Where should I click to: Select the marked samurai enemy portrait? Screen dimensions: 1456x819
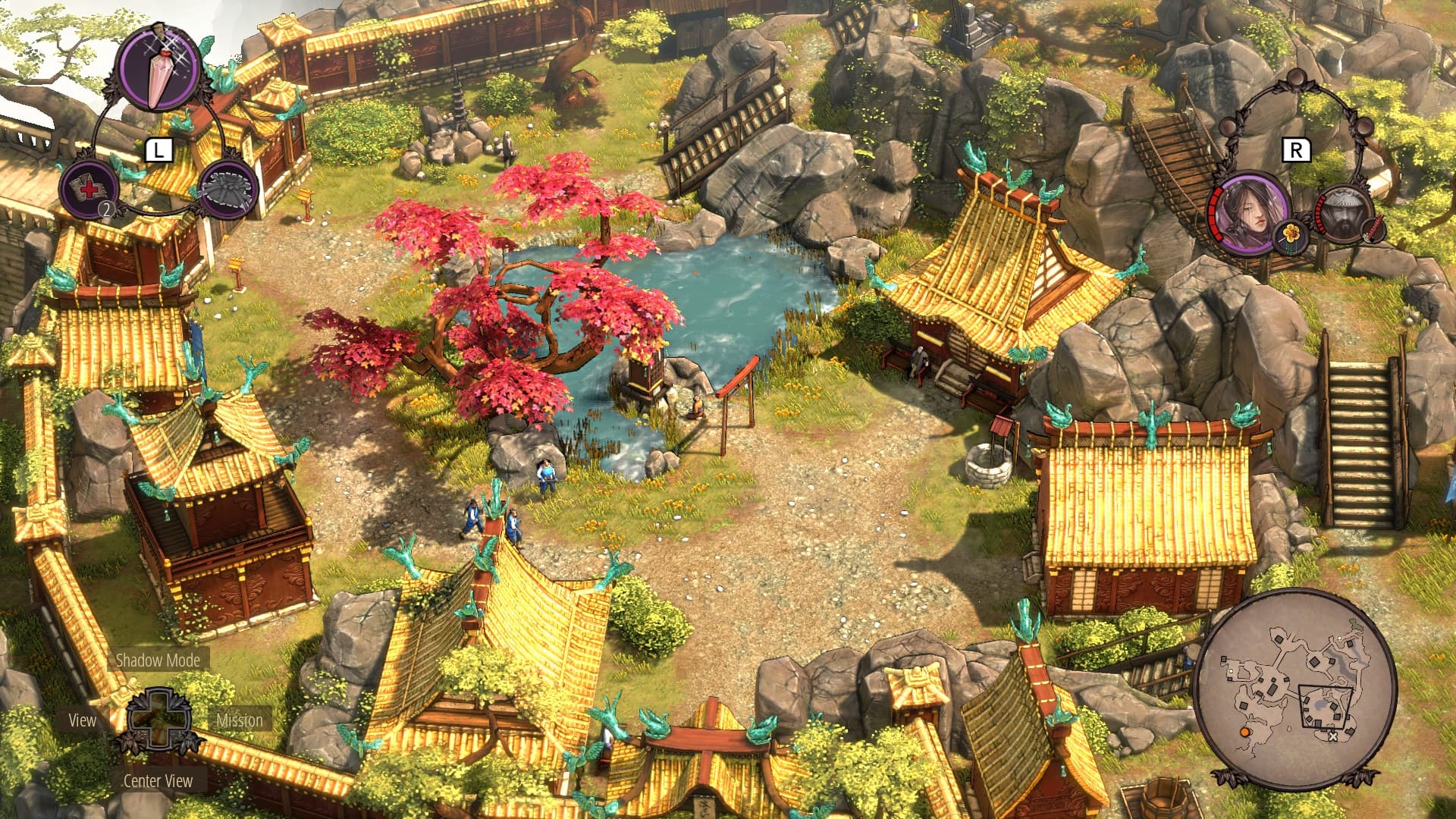1343,215
